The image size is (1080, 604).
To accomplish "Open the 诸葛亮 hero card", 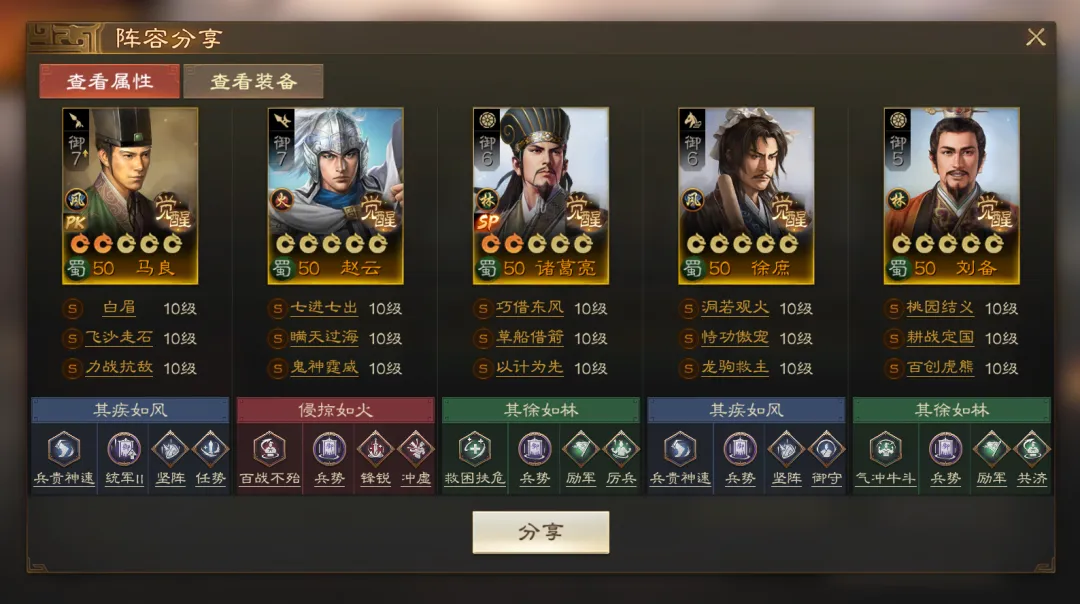I will (540, 195).
